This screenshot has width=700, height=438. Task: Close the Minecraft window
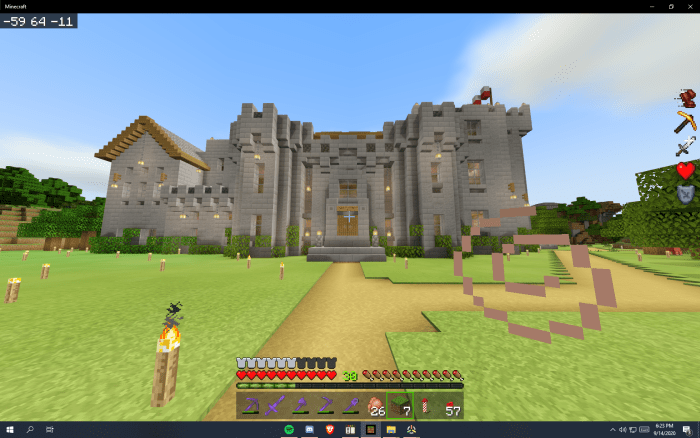point(689,6)
